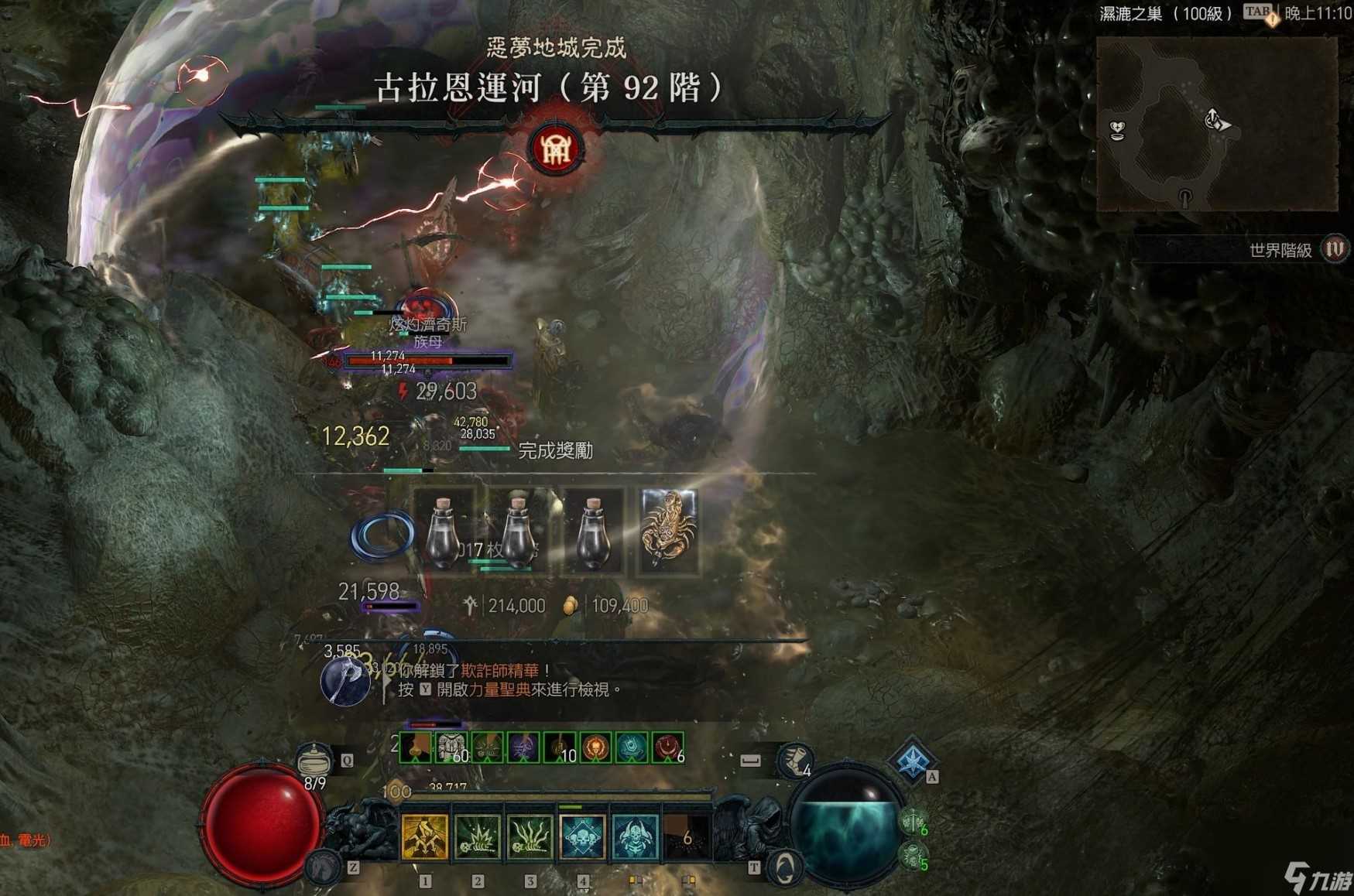Click the first elixir bottle reward
The width and height of the screenshot is (1354, 896).
(443, 534)
